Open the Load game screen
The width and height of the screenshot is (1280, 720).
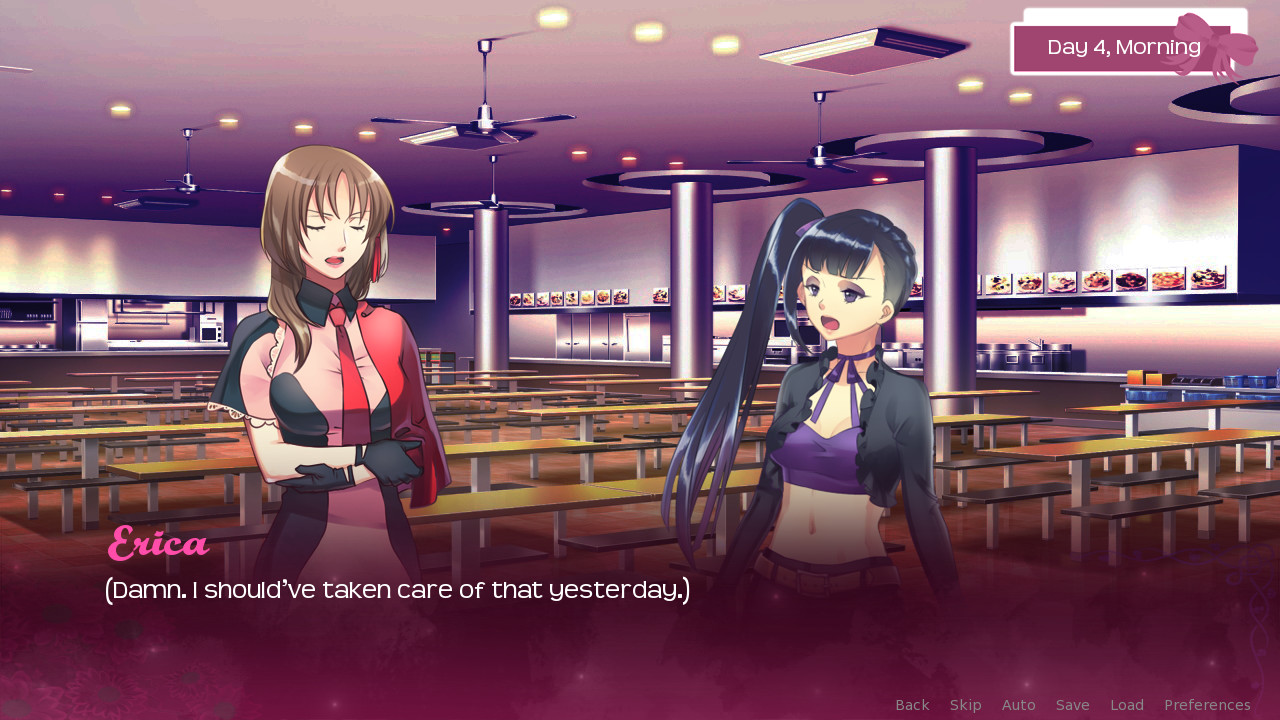tap(1126, 705)
